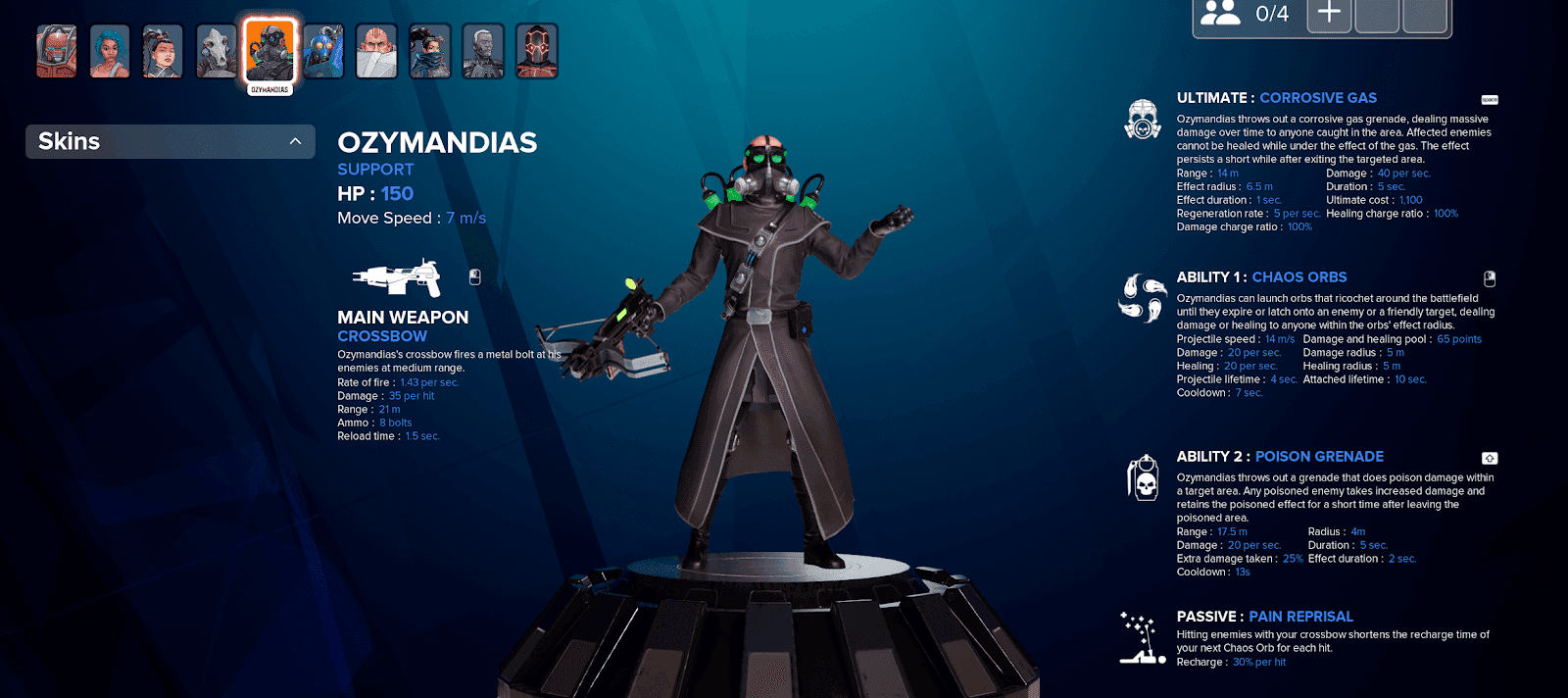
Task: Select the scarf-masked woman hero portrait
Action: pos(430,51)
